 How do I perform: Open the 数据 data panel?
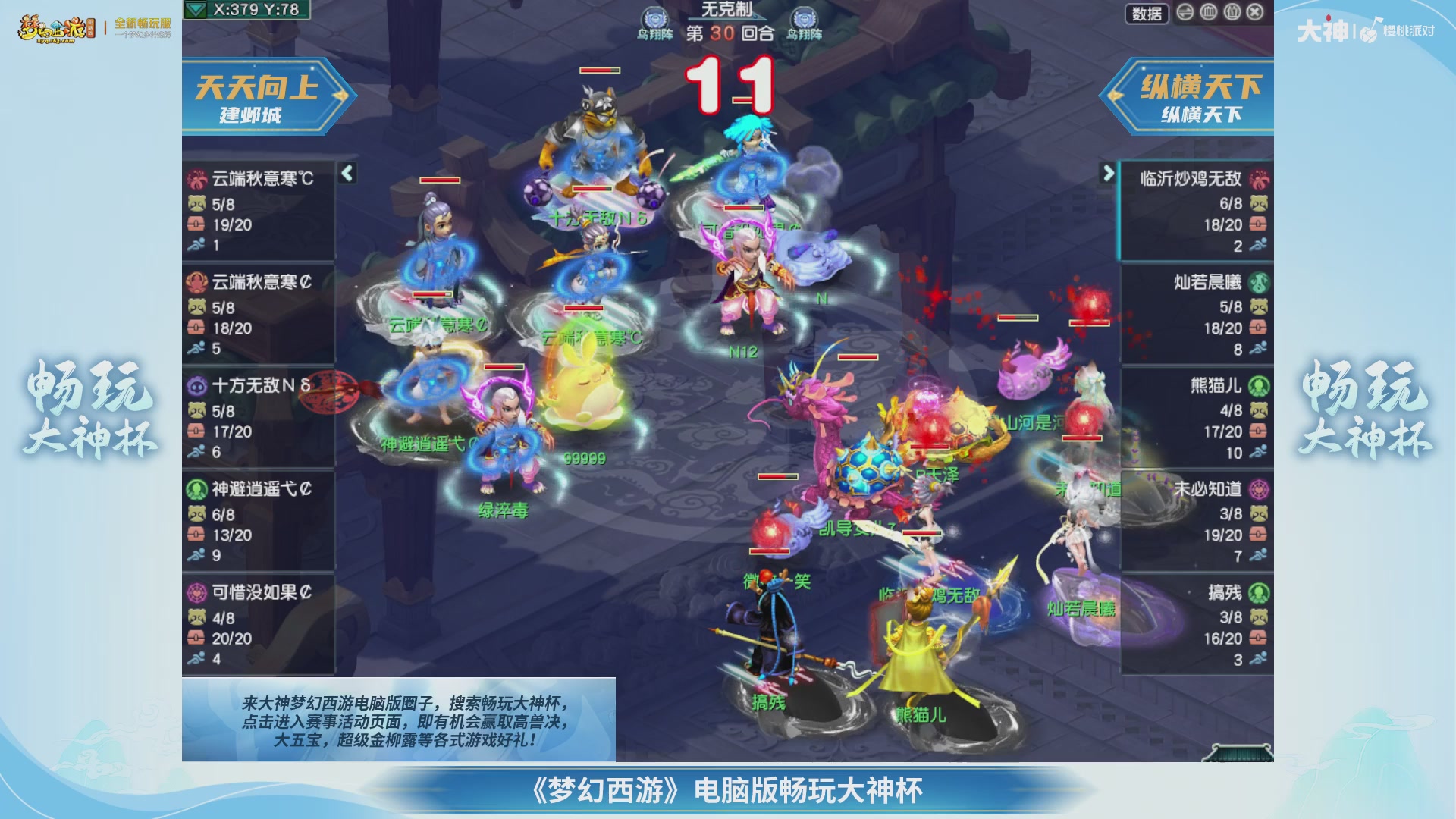coord(1147,14)
